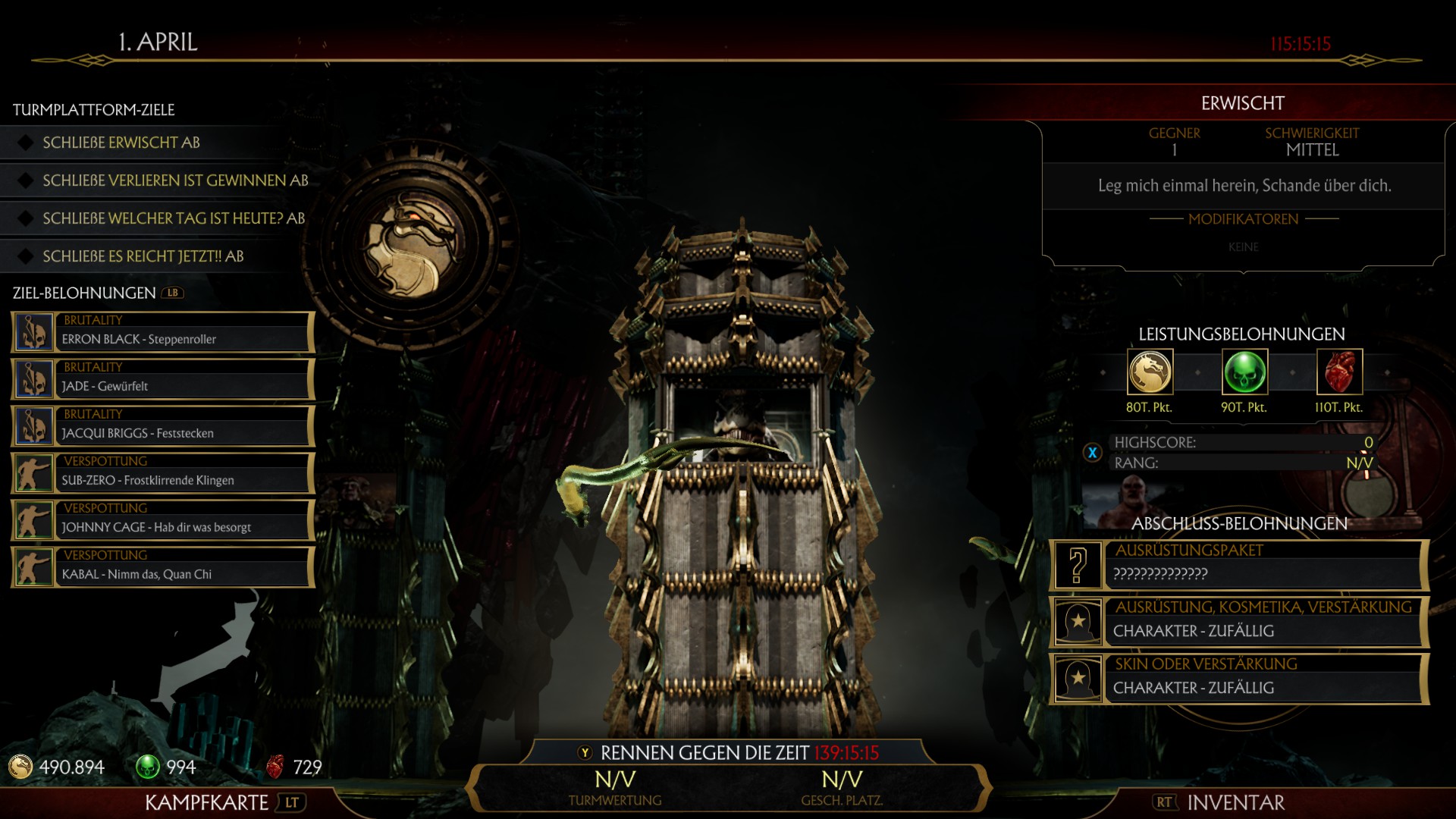The width and height of the screenshot is (1456, 819).
Task: Choose the "Schließe Verlieren ist Gewinnen ab" objective
Action: 175,180
